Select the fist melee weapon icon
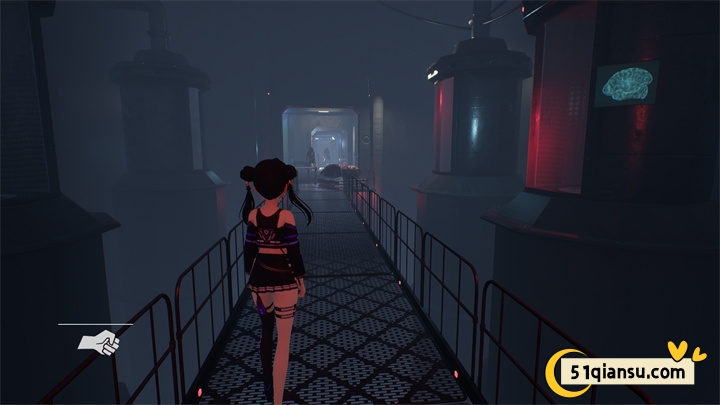 click(99, 342)
